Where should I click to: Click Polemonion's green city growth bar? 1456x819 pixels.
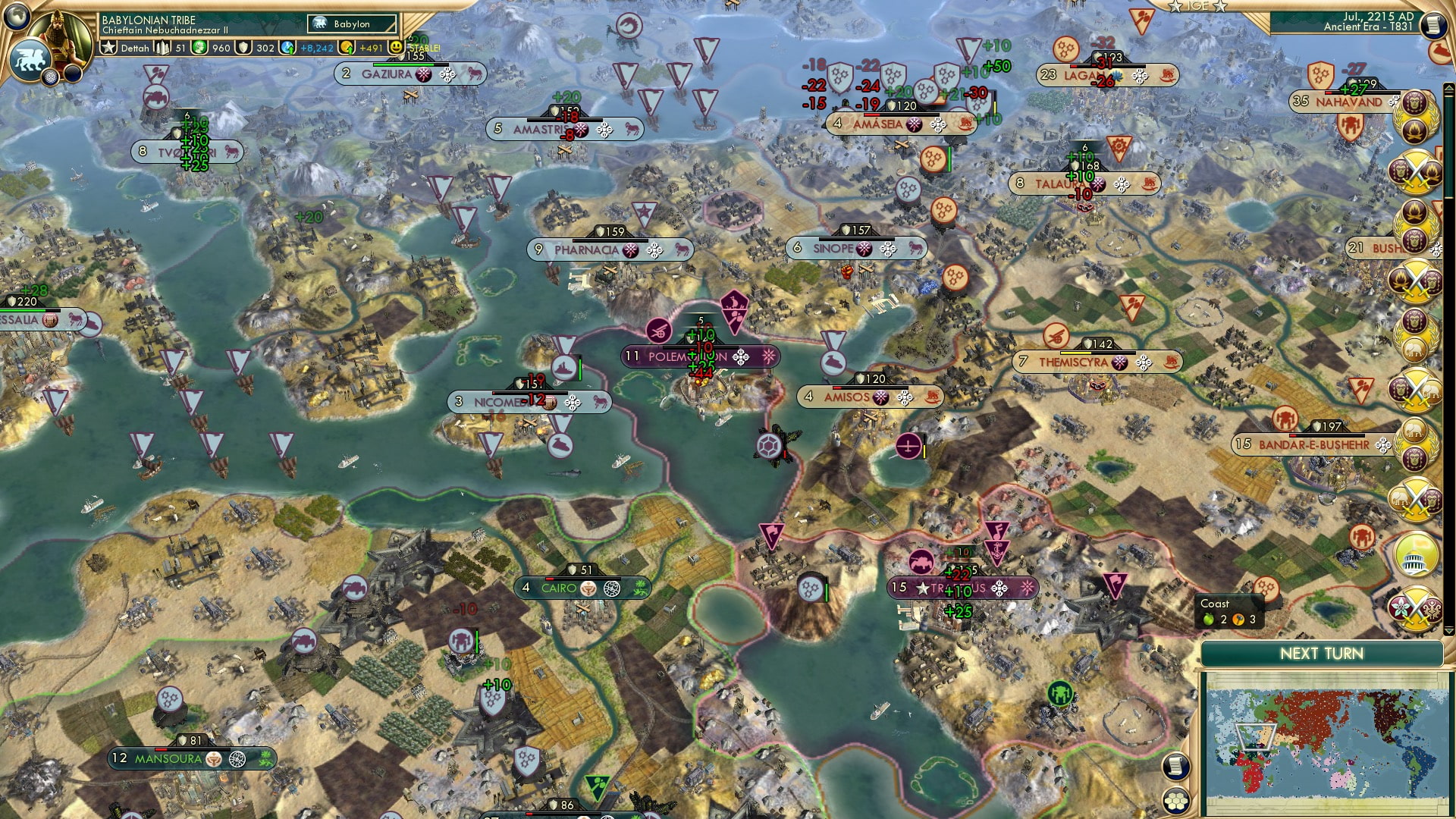coord(701,347)
